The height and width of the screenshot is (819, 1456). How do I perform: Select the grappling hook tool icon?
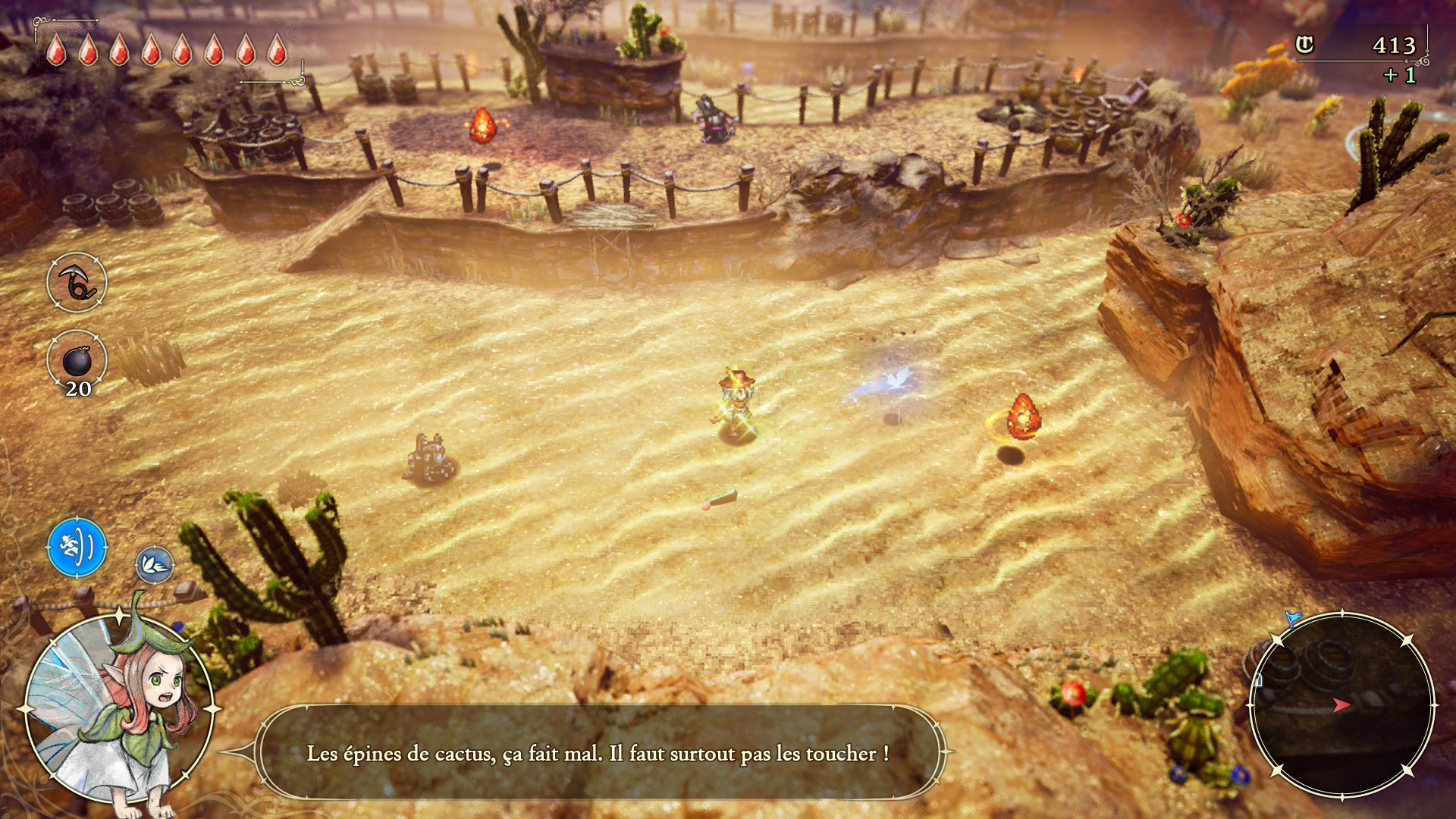[x=77, y=282]
